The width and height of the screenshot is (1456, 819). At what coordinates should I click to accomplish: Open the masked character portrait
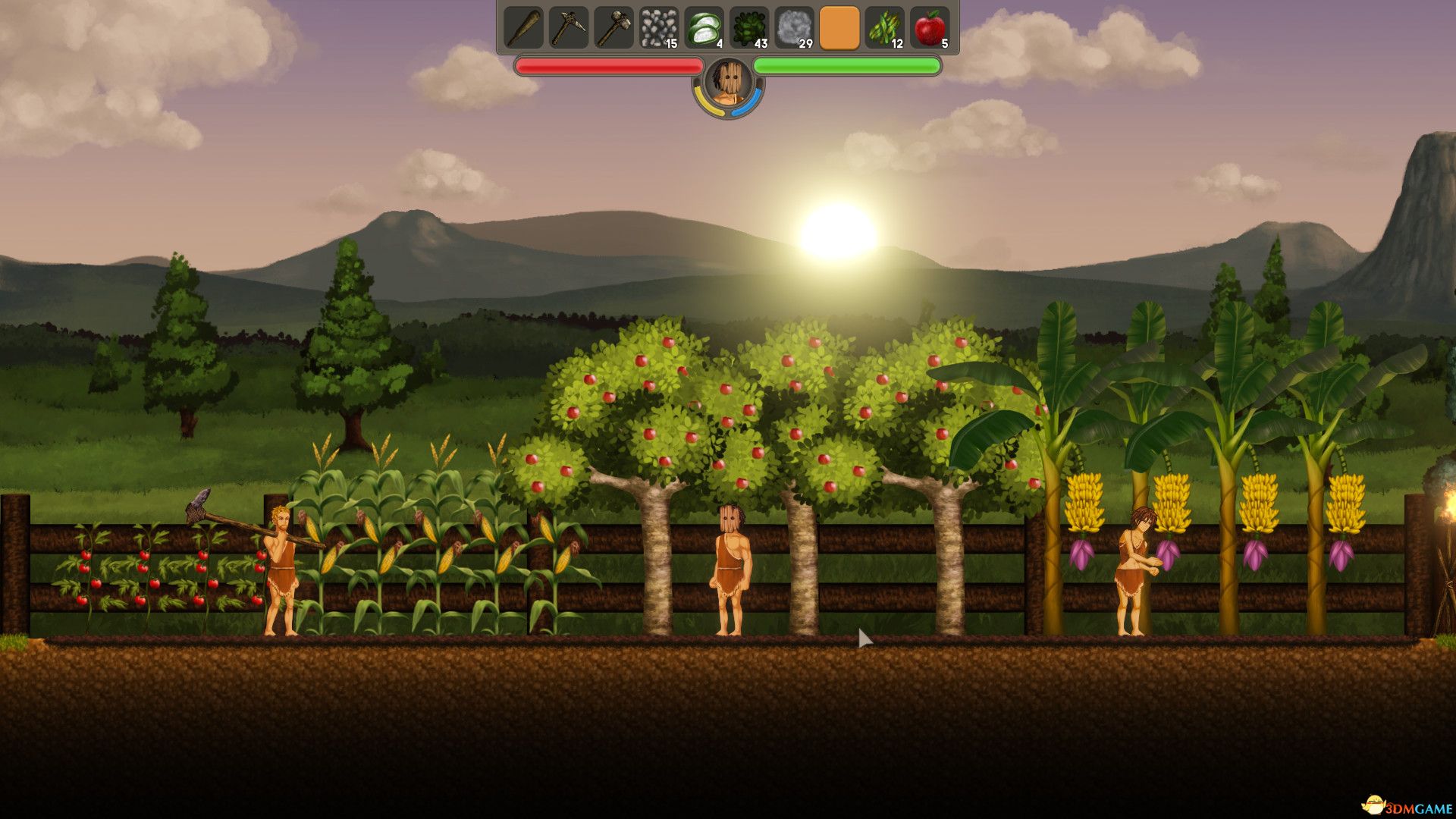pos(728,82)
